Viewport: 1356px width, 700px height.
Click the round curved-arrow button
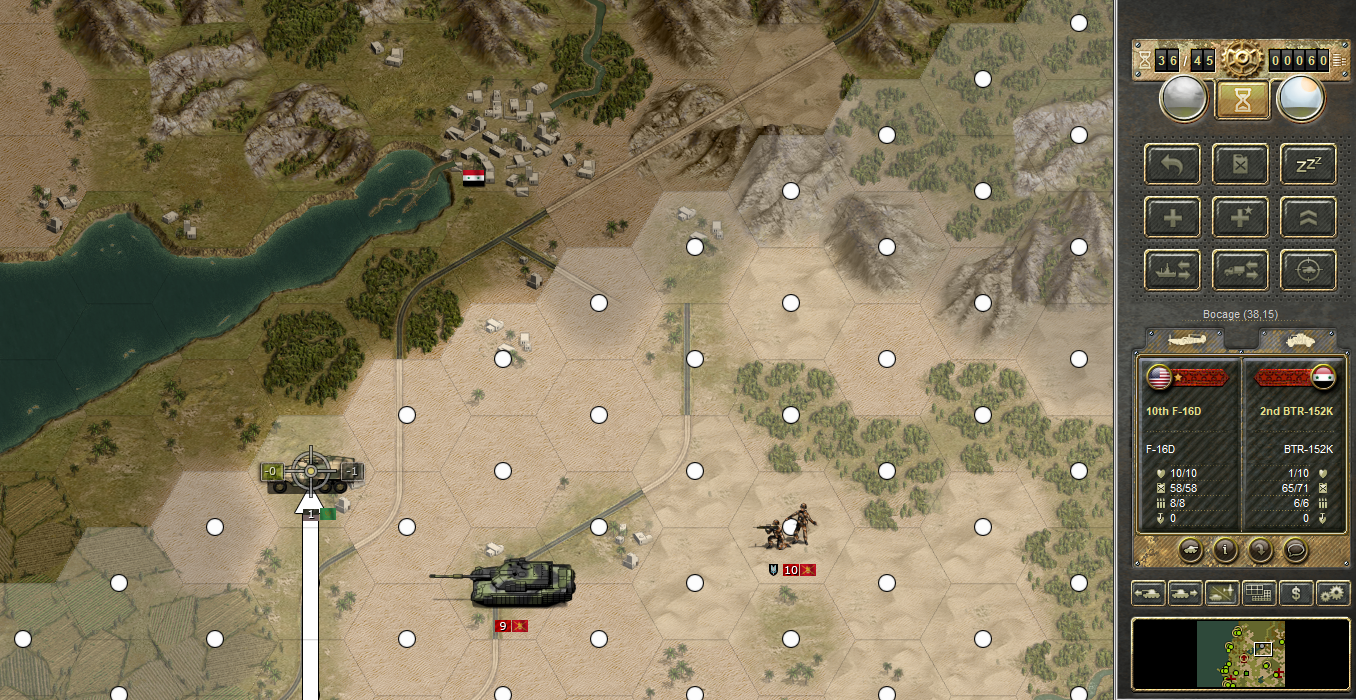coord(1260,549)
